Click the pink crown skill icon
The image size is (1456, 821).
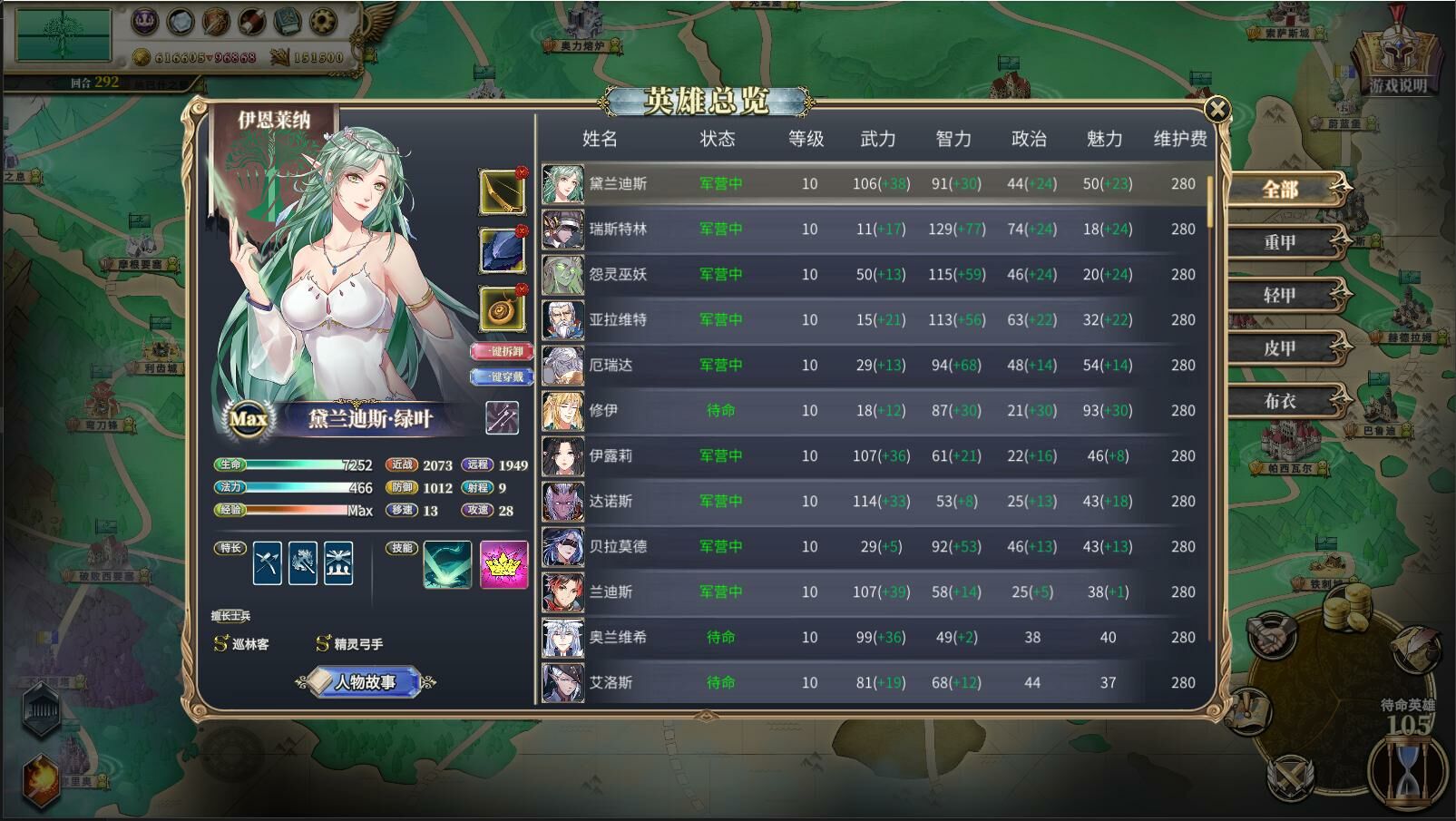pyautogui.click(x=503, y=564)
